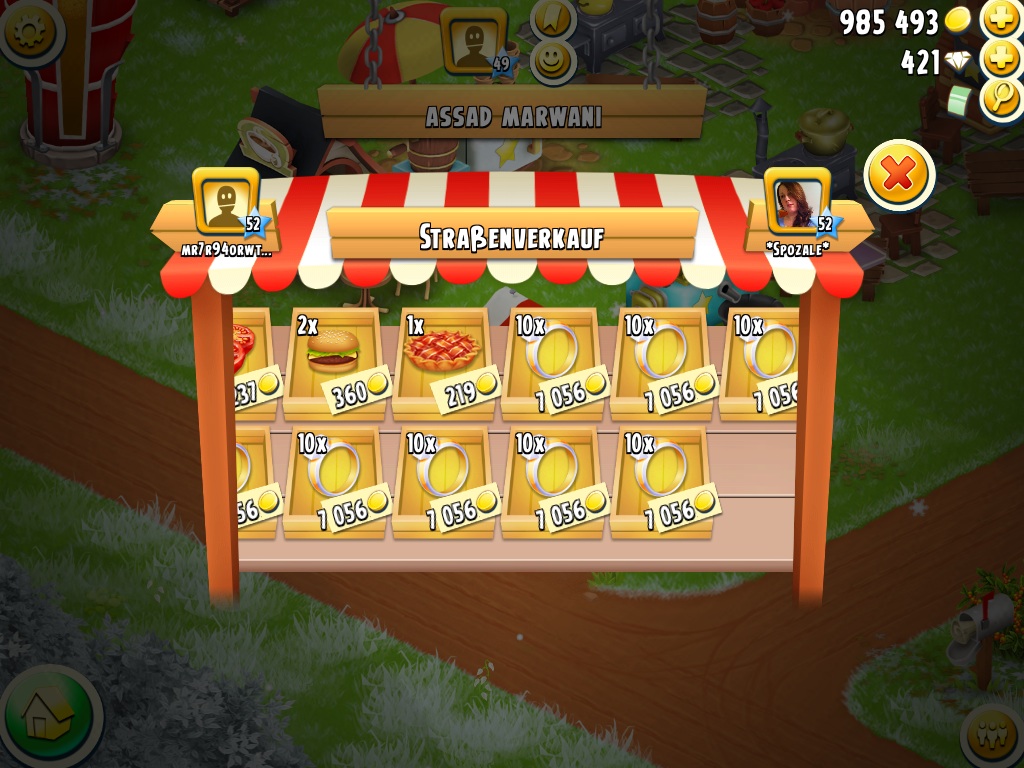Close the Straßenverkauf shop window
This screenshot has width=1024, height=768.
898,176
